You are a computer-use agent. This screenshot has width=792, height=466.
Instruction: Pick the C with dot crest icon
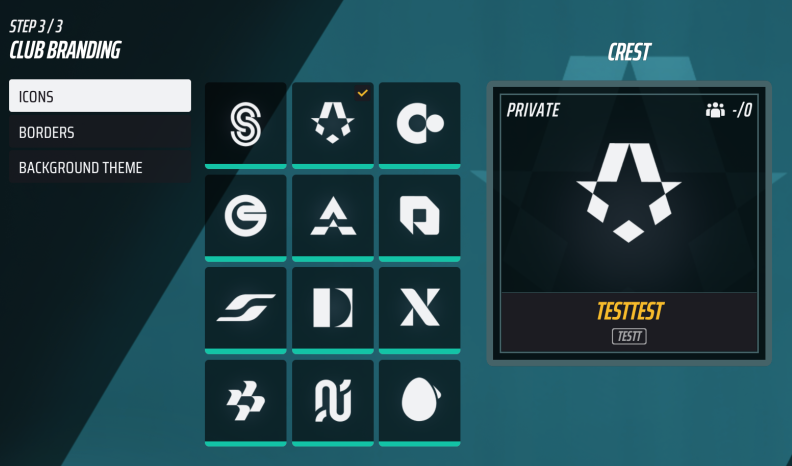(x=420, y=124)
